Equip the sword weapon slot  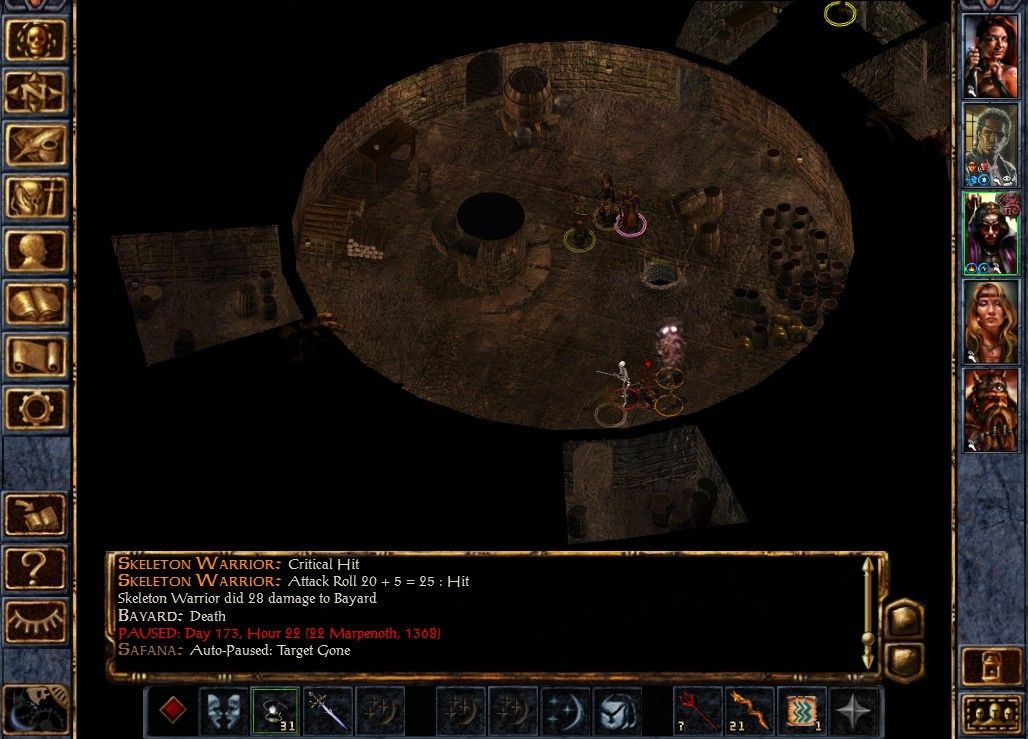tap(327, 710)
